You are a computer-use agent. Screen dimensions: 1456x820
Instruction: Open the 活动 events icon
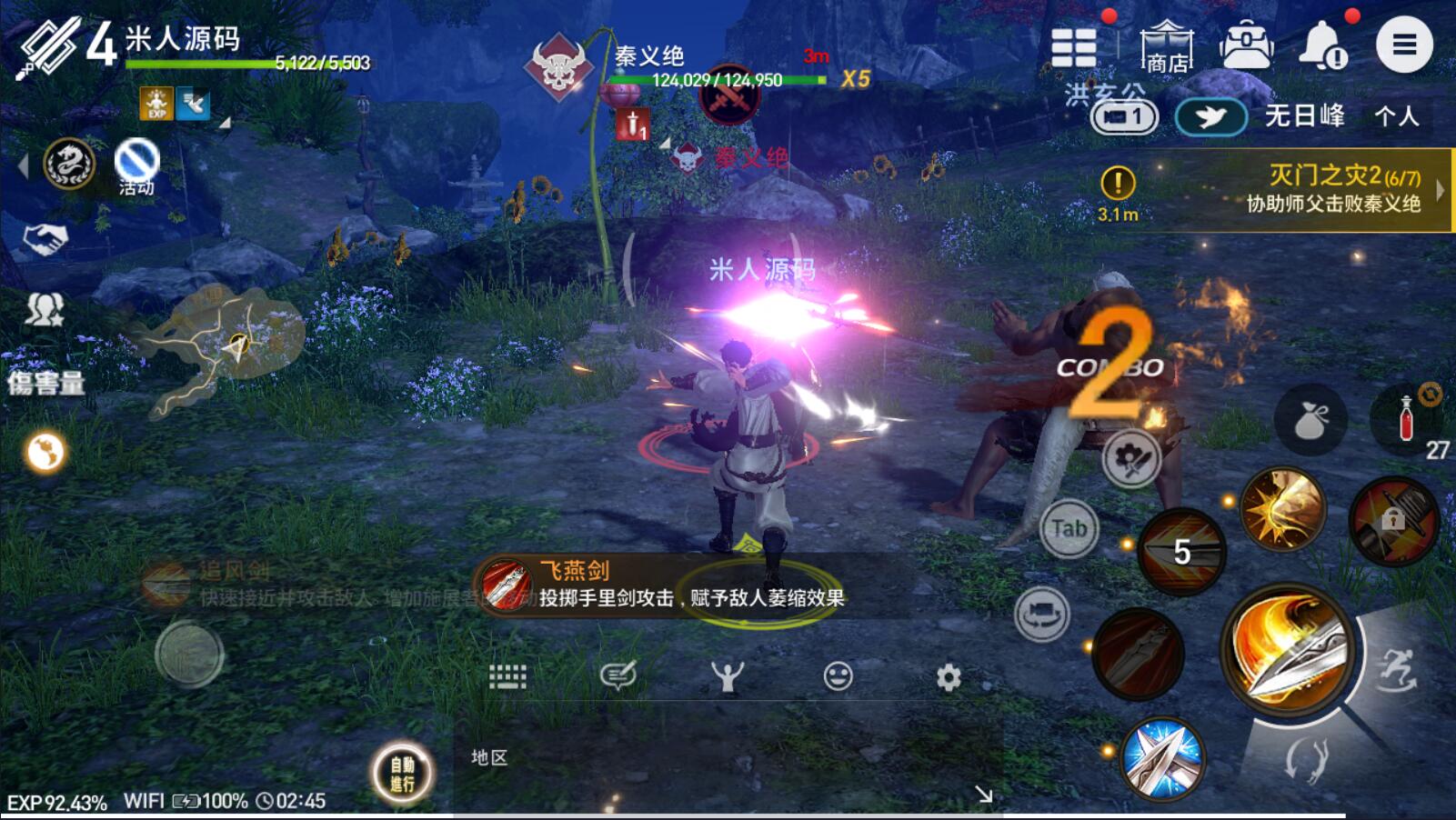pyautogui.click(x=136, y=166)
